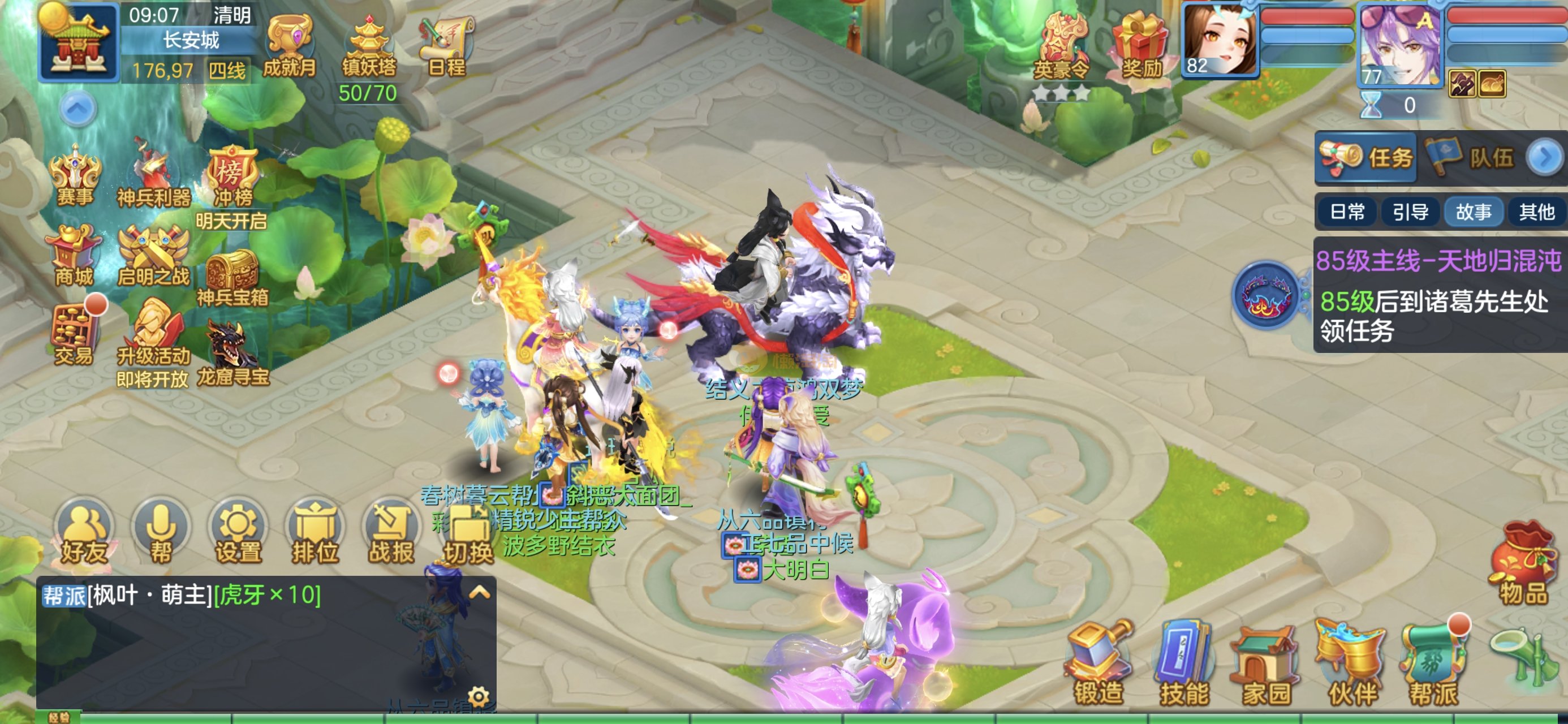Open the 物品 inventory bag

click(x=1523, y=566)
